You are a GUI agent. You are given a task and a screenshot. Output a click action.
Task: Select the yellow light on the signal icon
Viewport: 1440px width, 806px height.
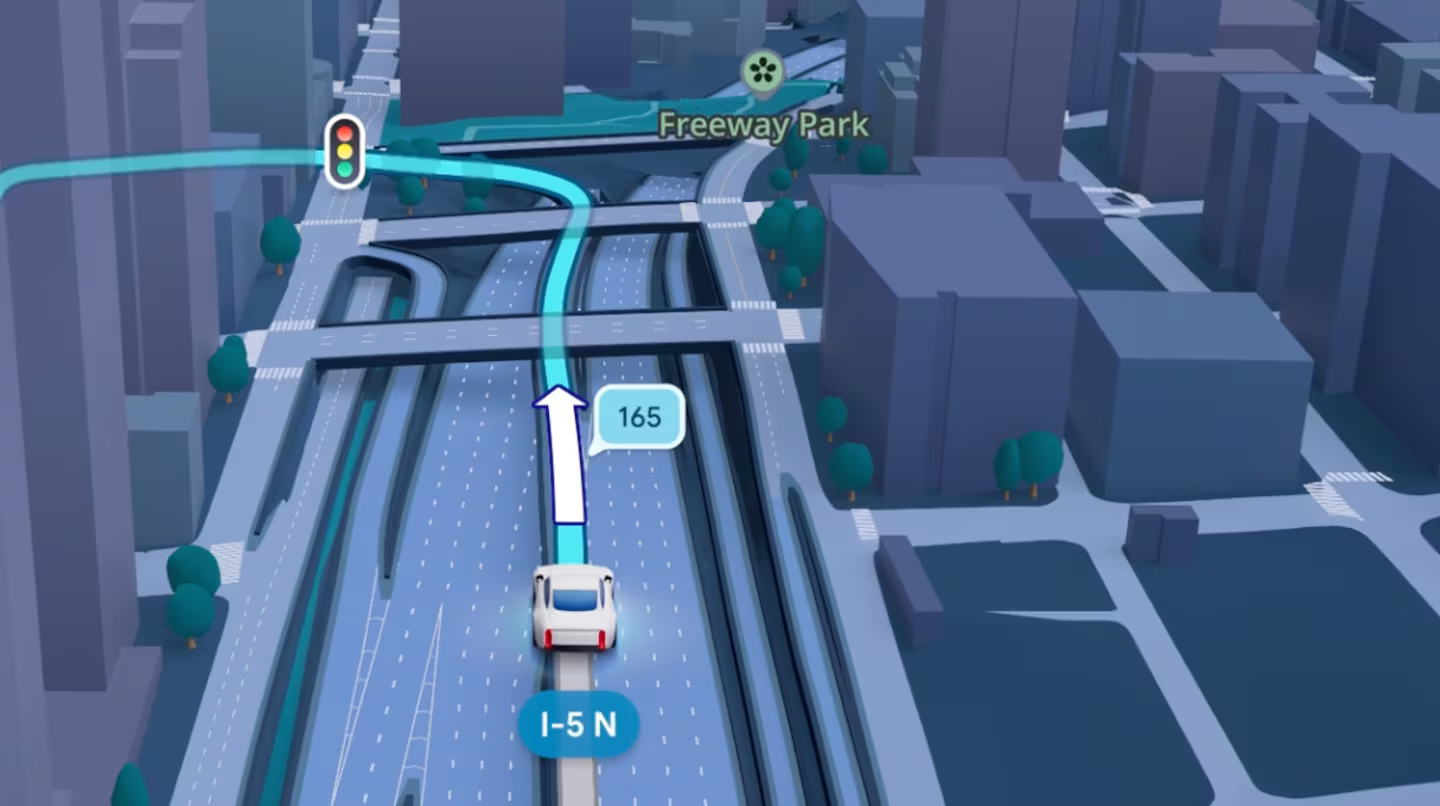tap(345, 151)
